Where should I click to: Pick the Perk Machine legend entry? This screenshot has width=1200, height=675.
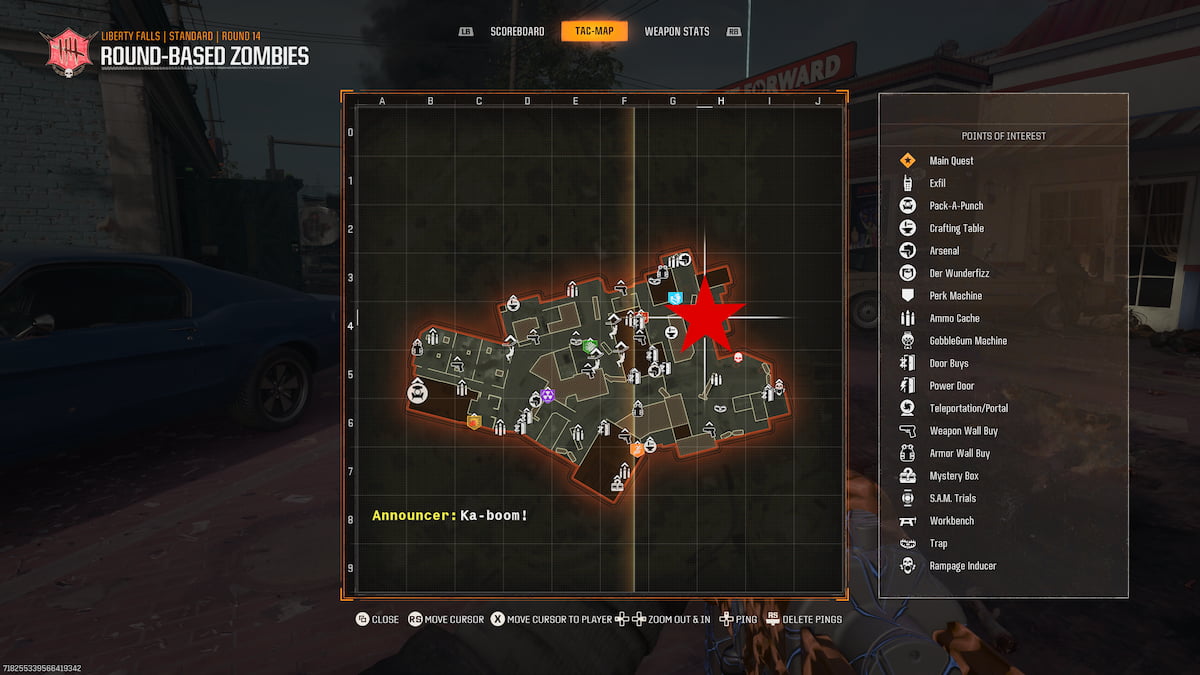click(955, 296)
